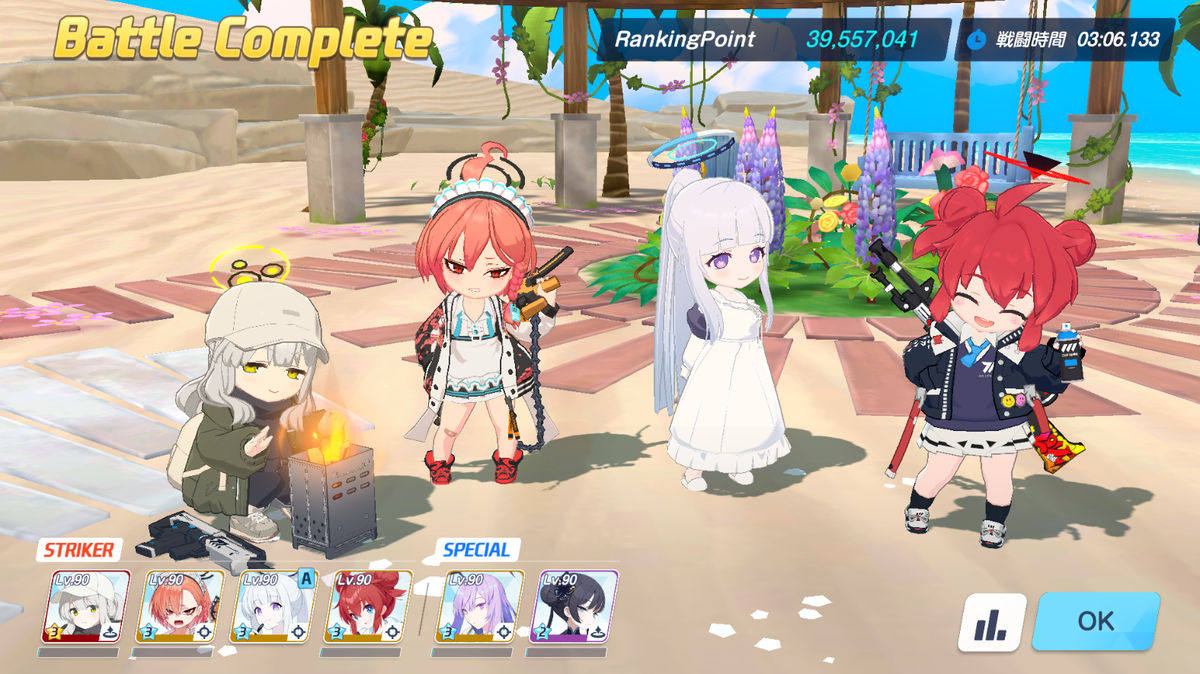The height and width of the screenshot is (674, 1200).
Task: Open the battle statistics bar chart
Action: (x=992, y=622)
